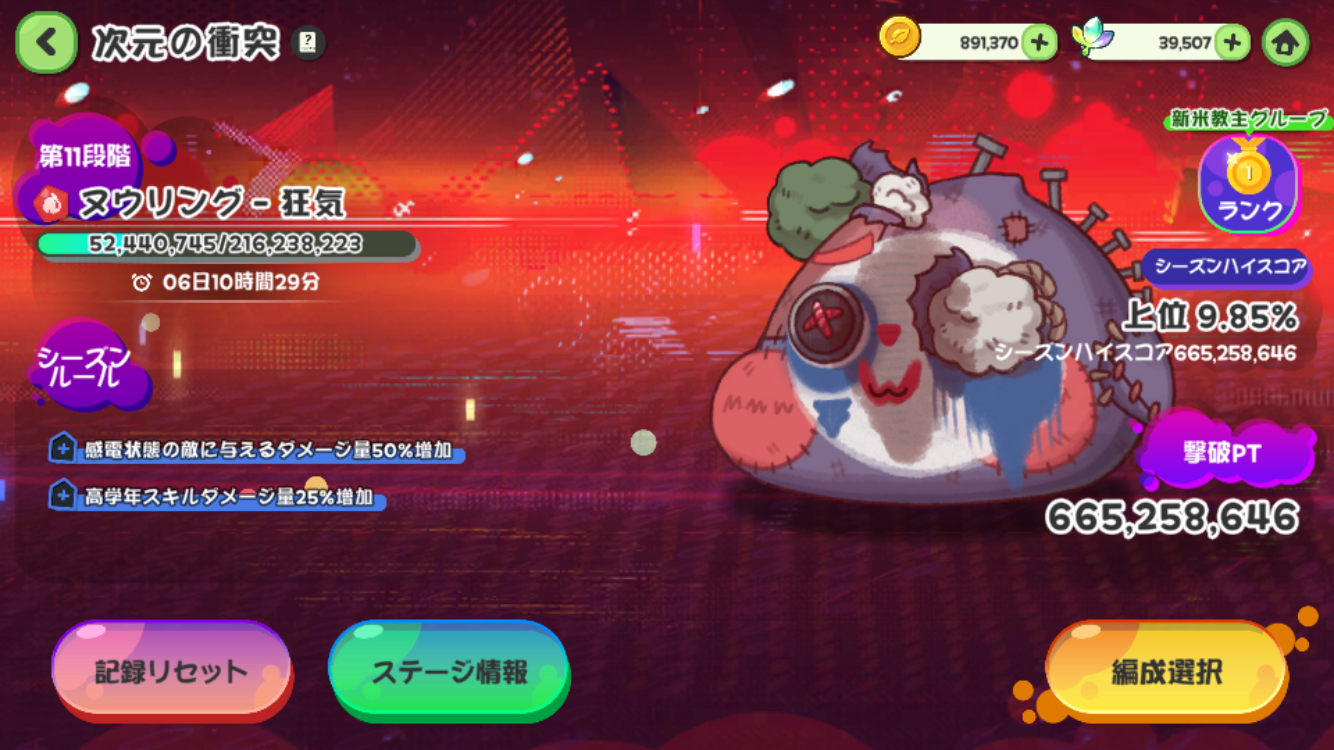Open the help icon beside 次元の衝突
The width and height of the screenshot is (1334, 750).
pyautogui.click(x=309, y=43)
